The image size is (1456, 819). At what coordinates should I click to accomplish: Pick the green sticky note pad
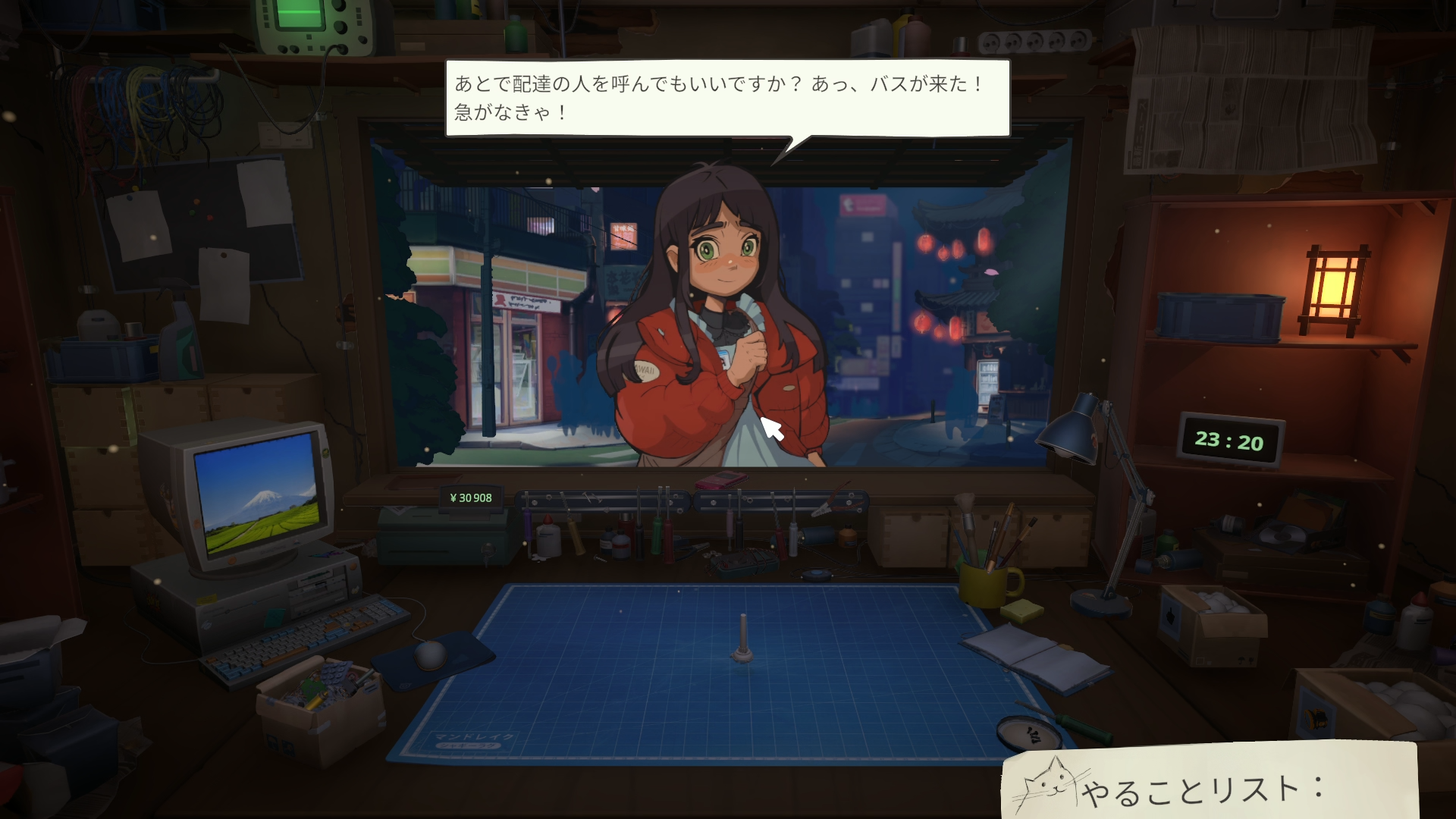coord(1021,611)
